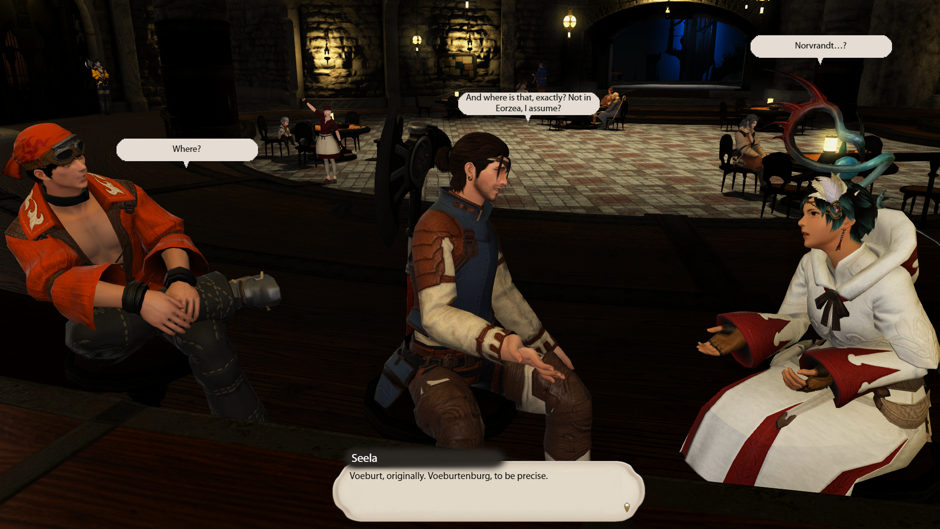Click the dialogue continue arrow indicator
Image resolution: width=940 pixels, height=529 pixels.
(627, 508)
